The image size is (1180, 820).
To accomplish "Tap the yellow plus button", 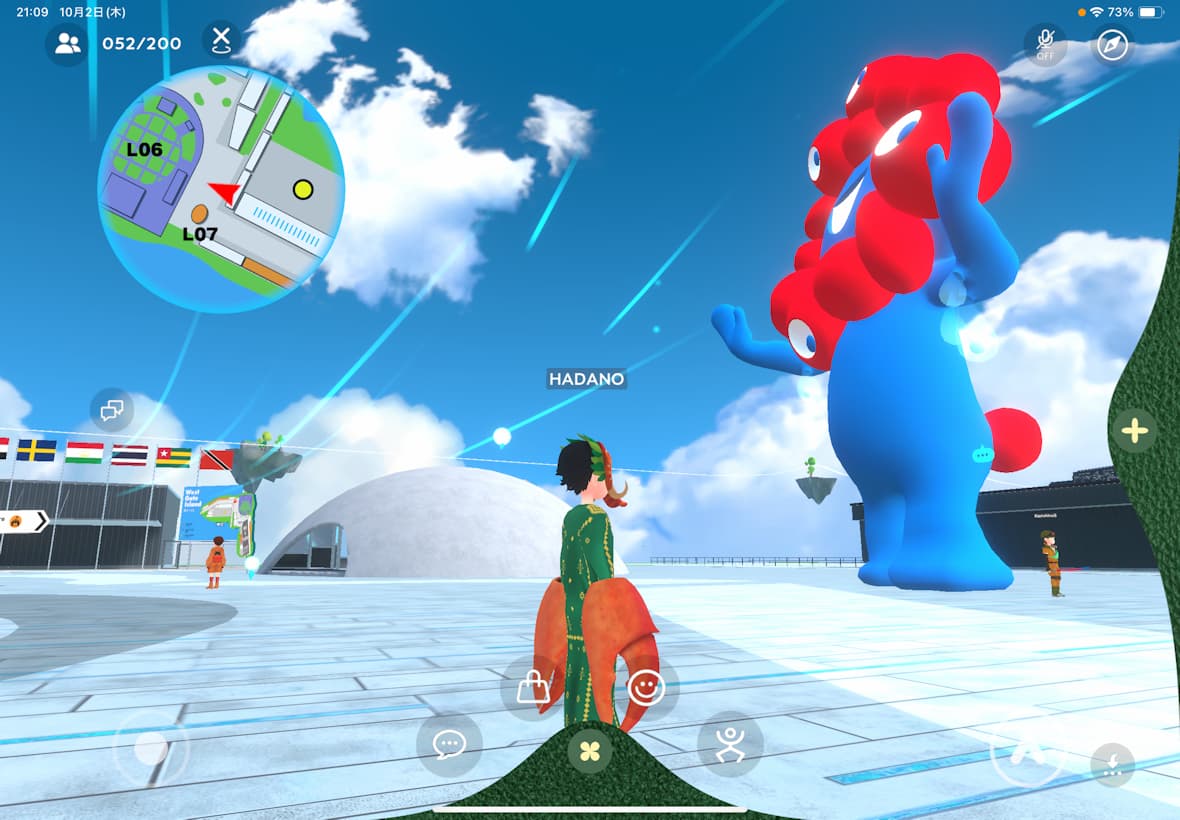I will pos(1135,431).
